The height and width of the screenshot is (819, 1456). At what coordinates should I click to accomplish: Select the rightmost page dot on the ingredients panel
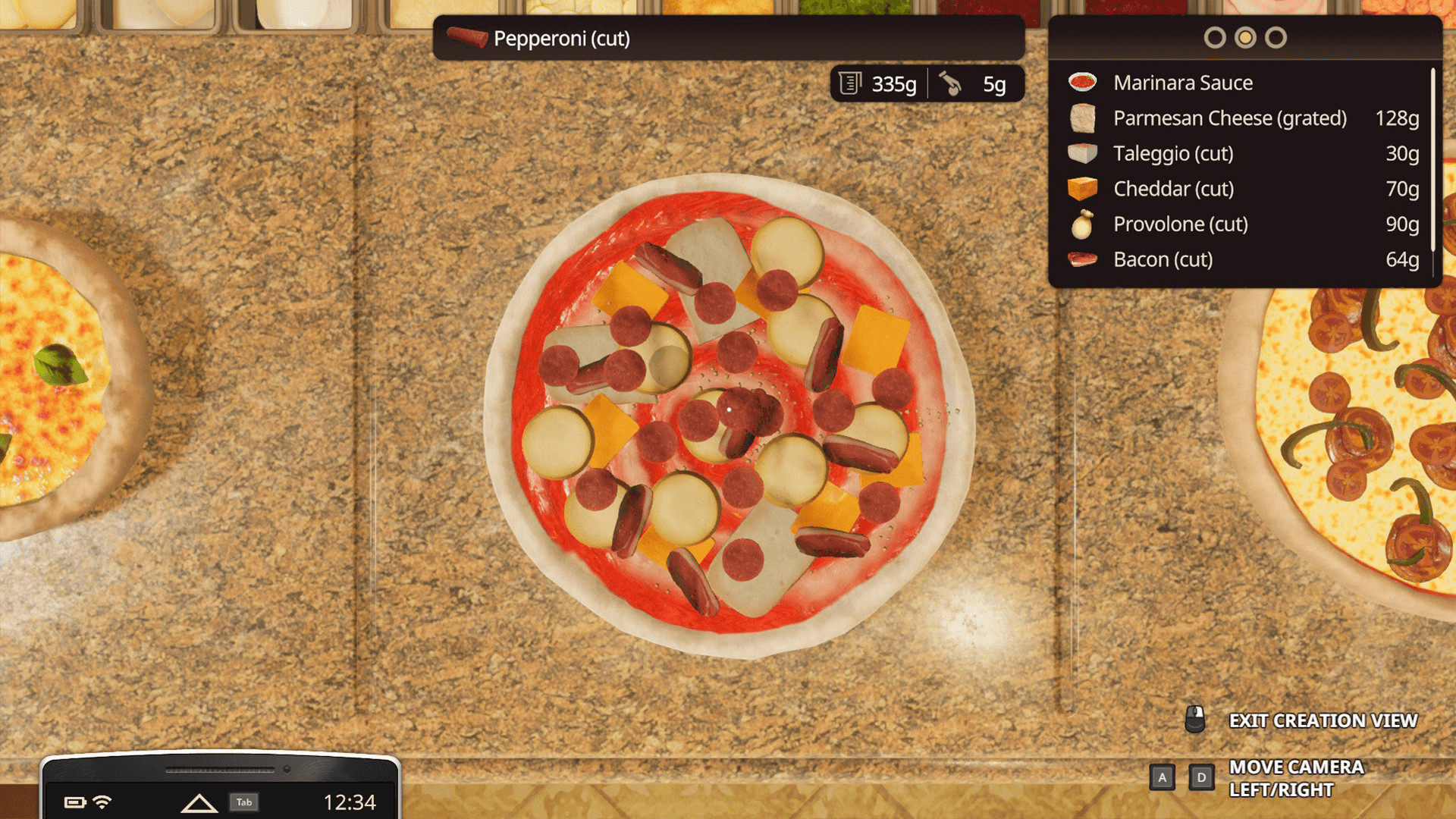(1276, 36)
